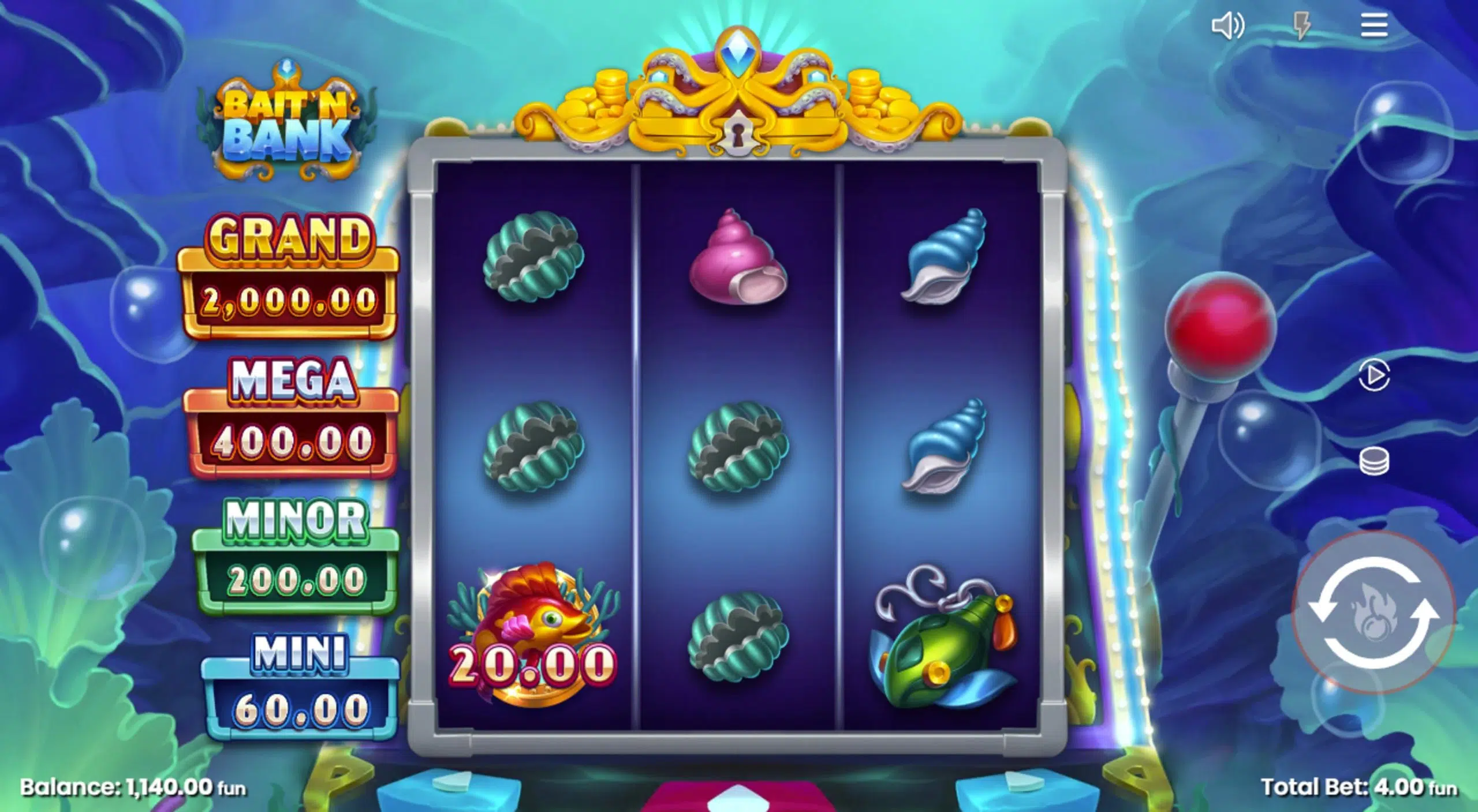Click the golden octopus crown decoration
The height and width of the screenshot is (812, 1478).
click(x=738, y=92)
